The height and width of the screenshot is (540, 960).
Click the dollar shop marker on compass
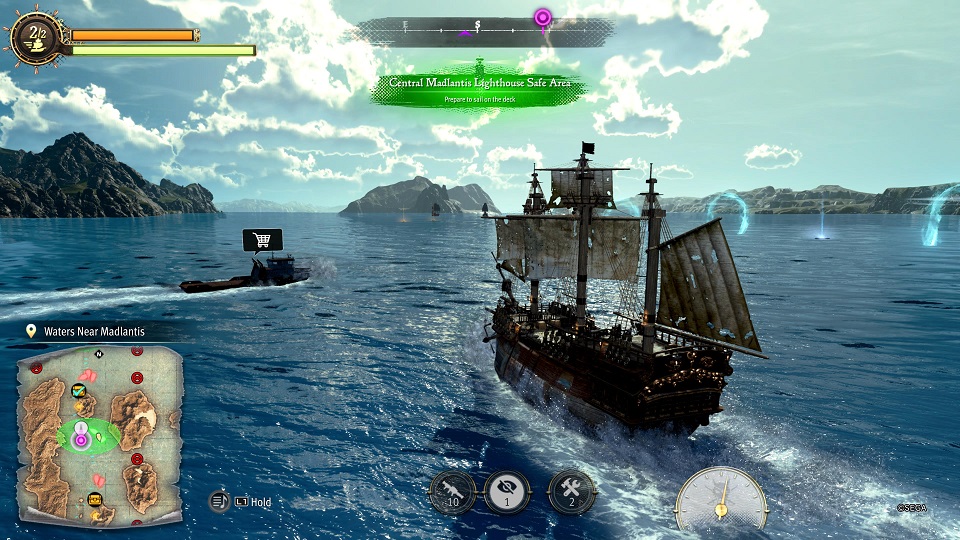(478, 25)
